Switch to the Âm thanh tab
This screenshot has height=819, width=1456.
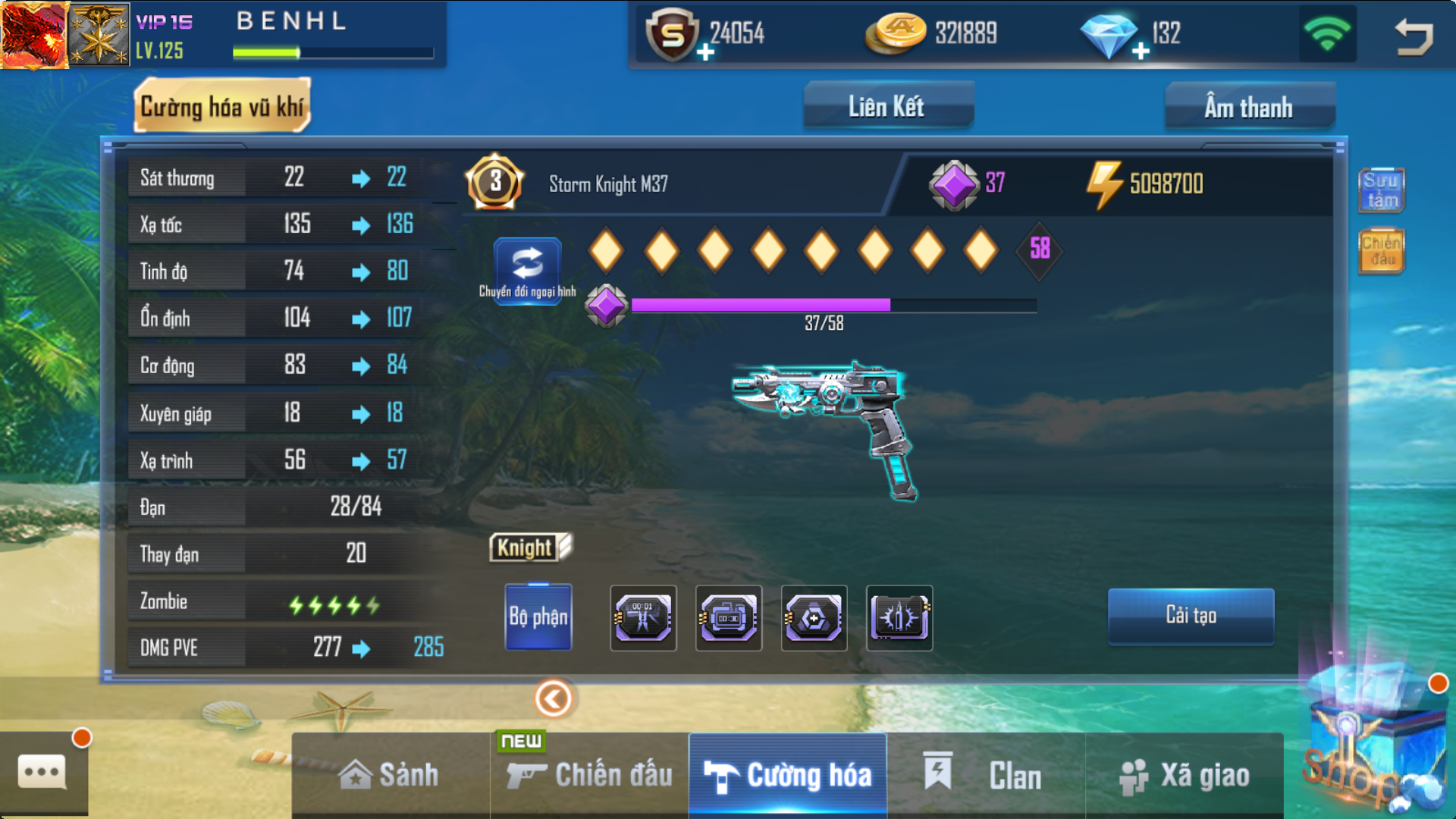tap(1249, 107)
